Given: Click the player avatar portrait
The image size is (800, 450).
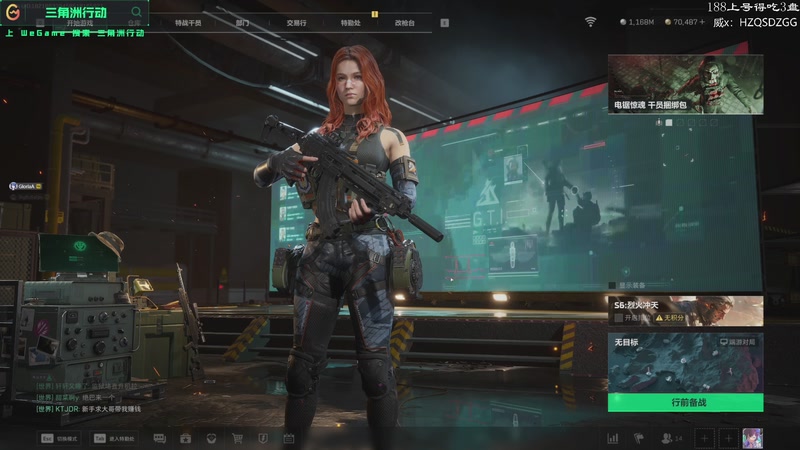Looking at the screenshot, I should (753, 438).
